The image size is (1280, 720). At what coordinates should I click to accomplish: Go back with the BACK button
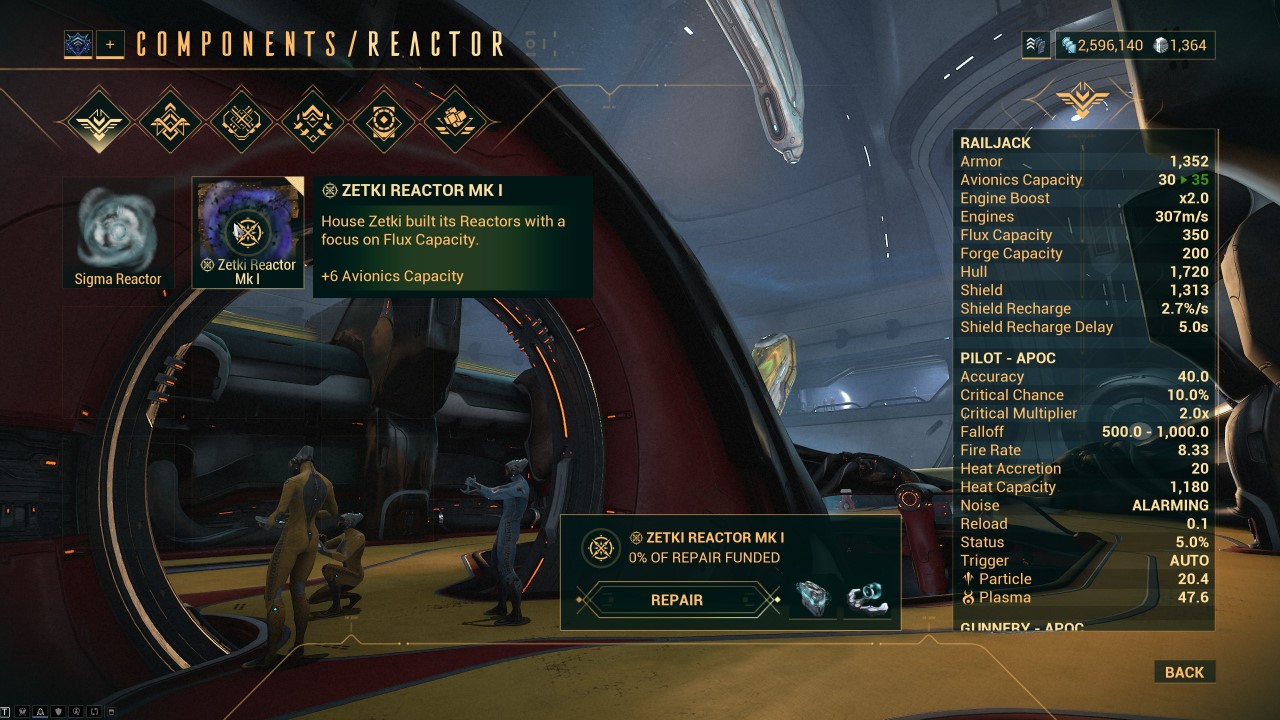(1184, 672)
